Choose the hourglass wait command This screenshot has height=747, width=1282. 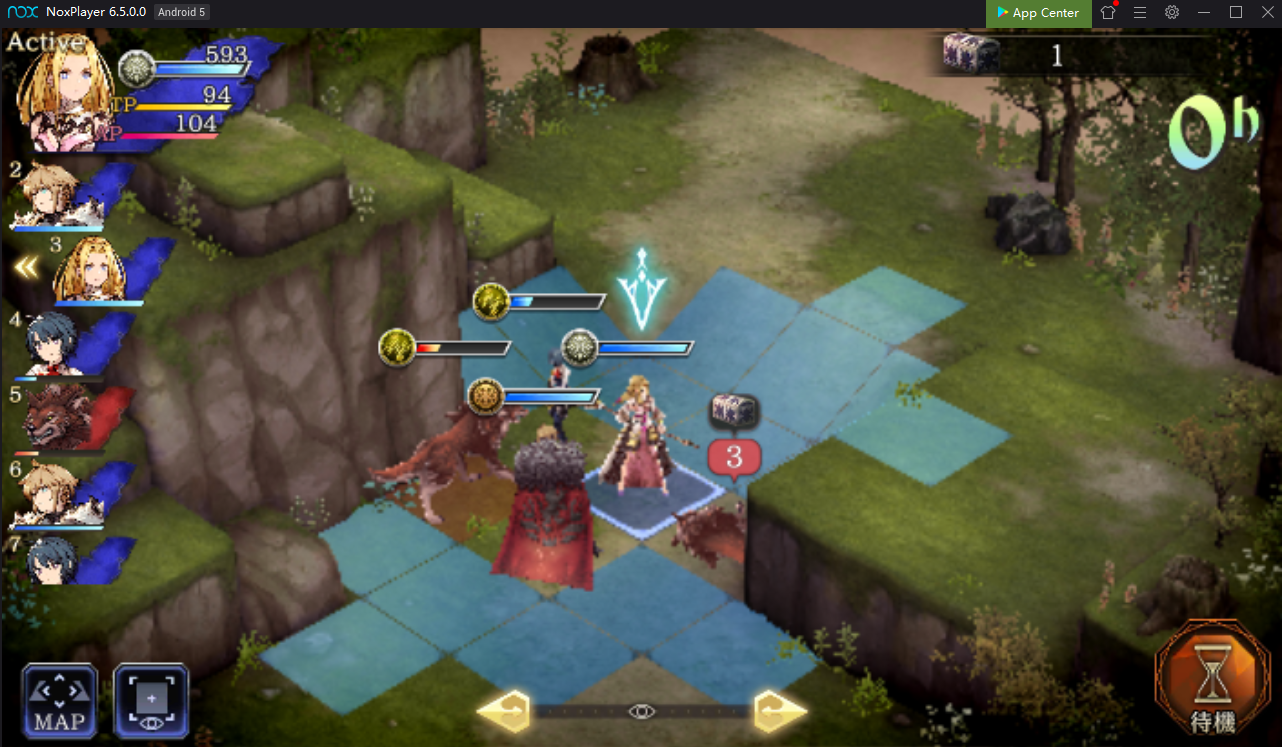(1214, 684)
